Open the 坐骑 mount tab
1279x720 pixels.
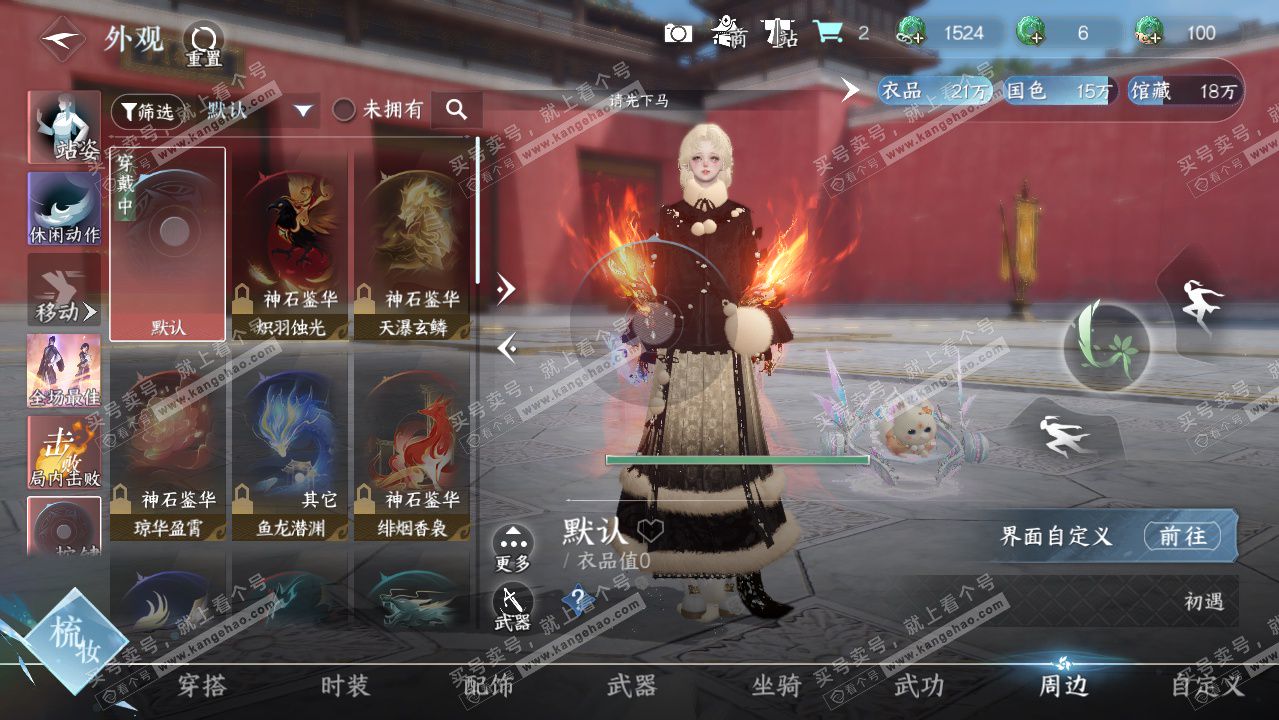pyautogui.click(x=776, y=686)
